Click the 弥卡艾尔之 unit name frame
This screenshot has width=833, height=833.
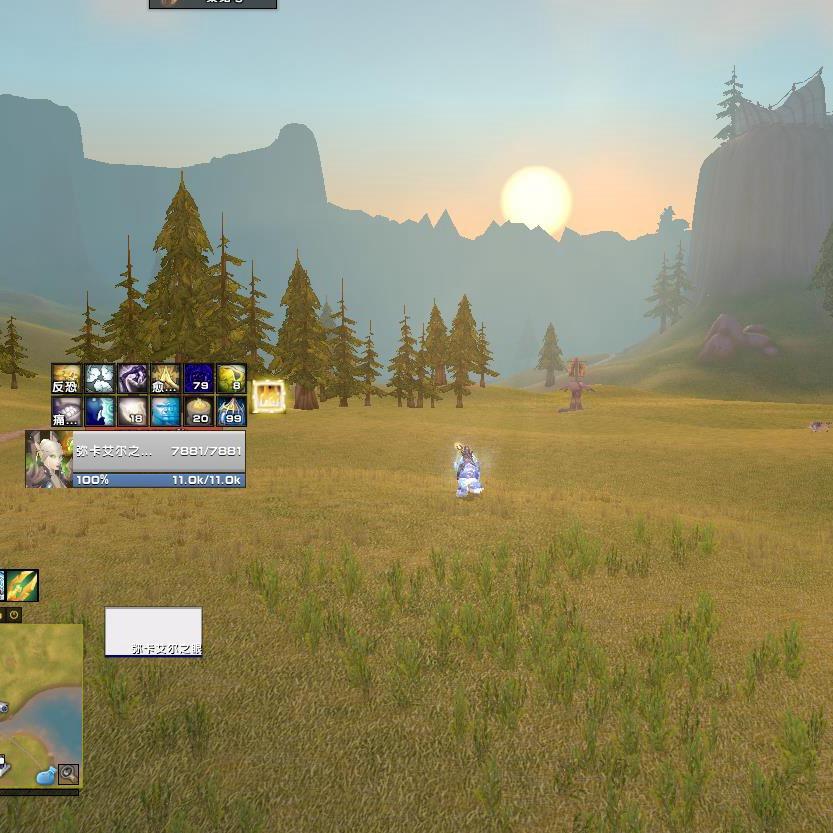(158, 451)
